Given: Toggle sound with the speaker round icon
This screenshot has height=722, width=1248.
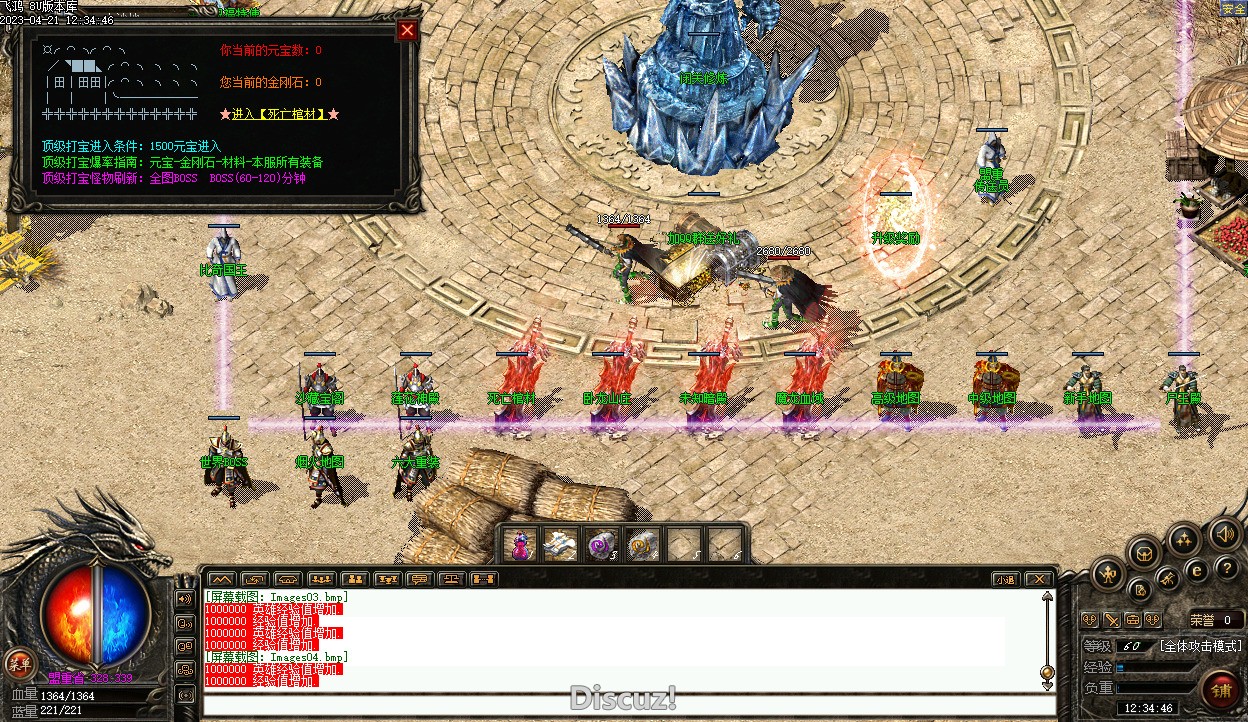Looking at the screenshot, I should pyautogui.click(x=1225, y=534).
